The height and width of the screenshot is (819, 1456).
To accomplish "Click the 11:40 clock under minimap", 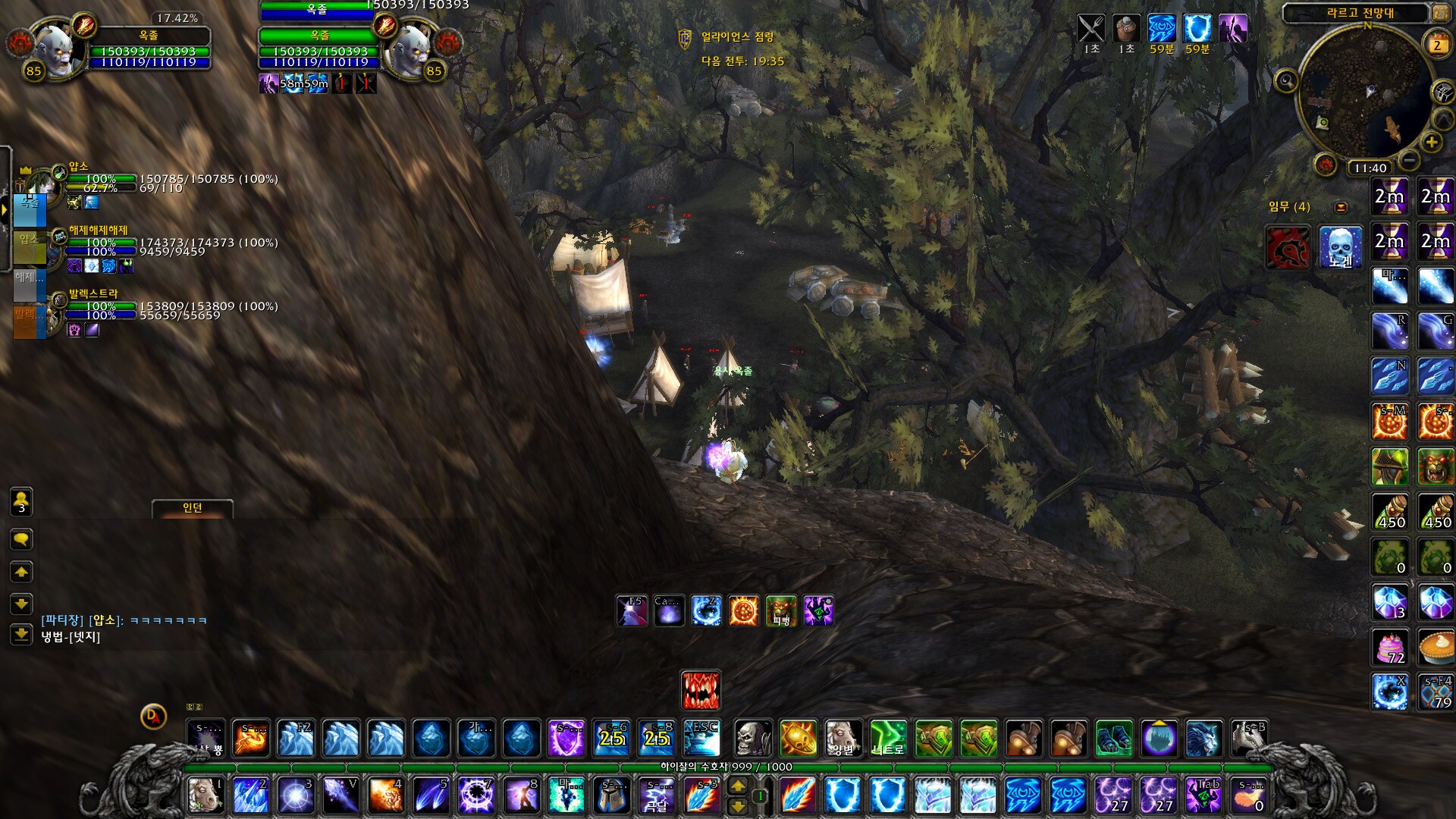I will tap(1370, 168).
